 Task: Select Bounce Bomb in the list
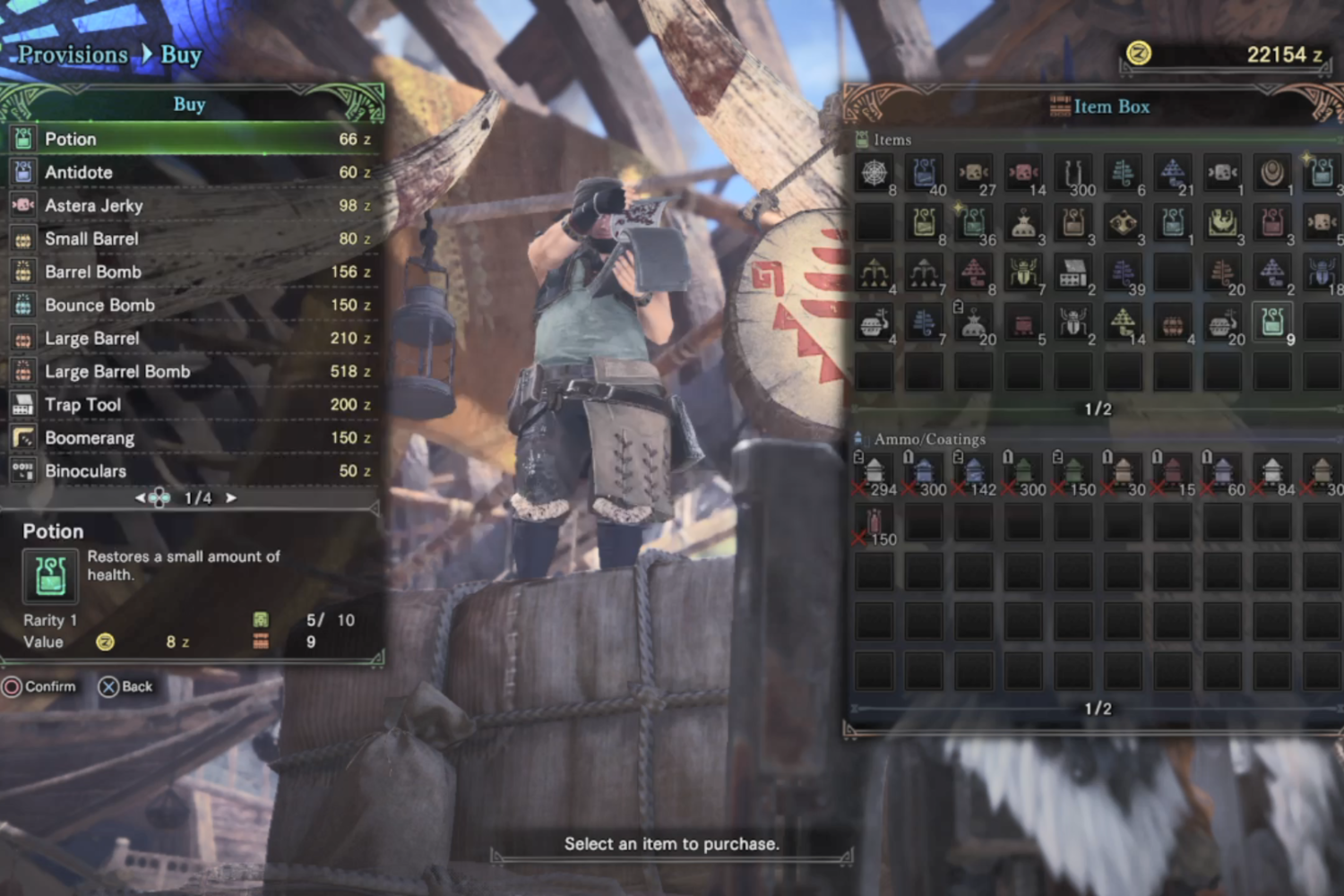(x=193, y=305)
